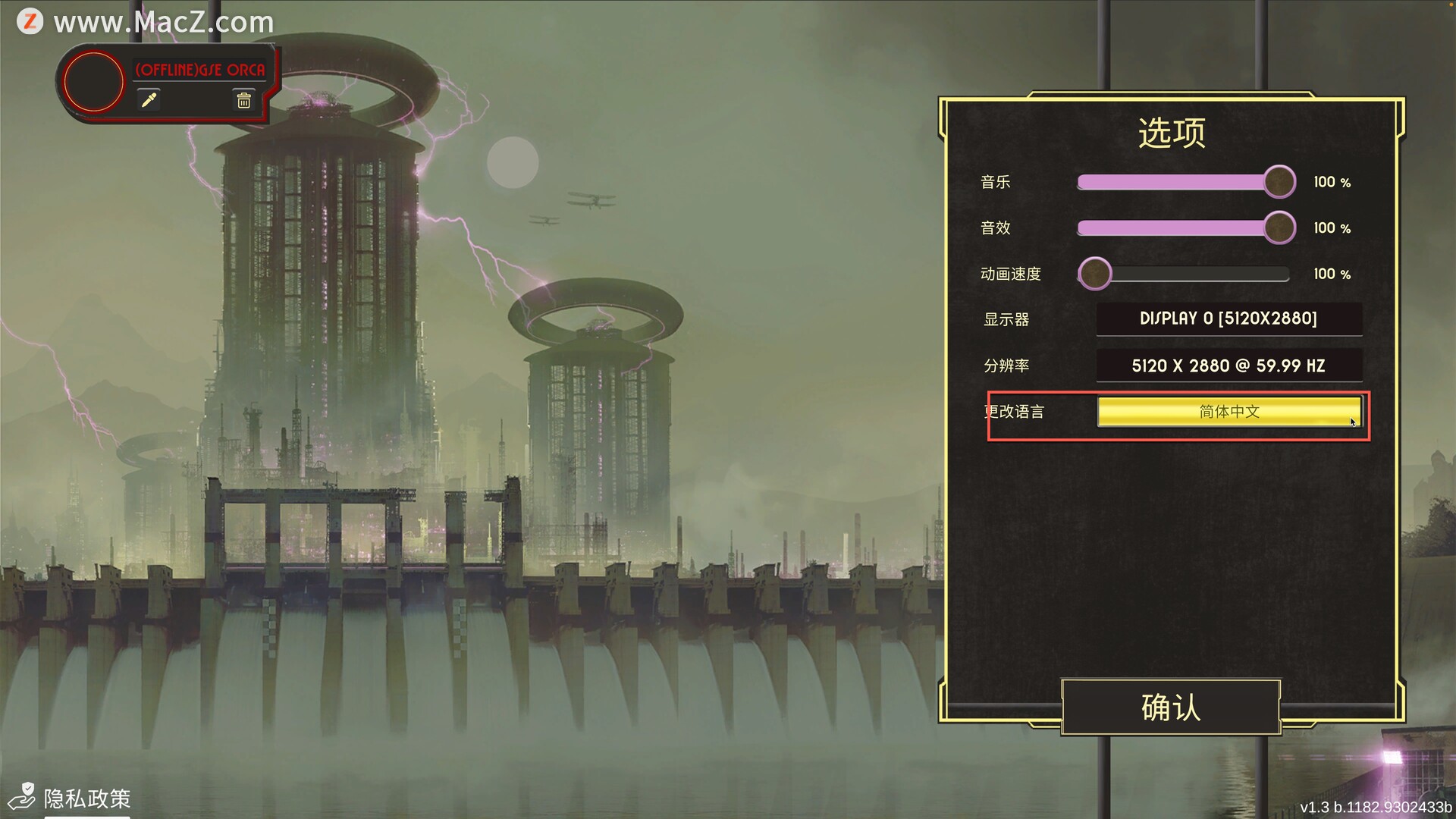1456x819 pixels.
Task: Open the 简体中文 language selector
Action: tap(1228, 412)
